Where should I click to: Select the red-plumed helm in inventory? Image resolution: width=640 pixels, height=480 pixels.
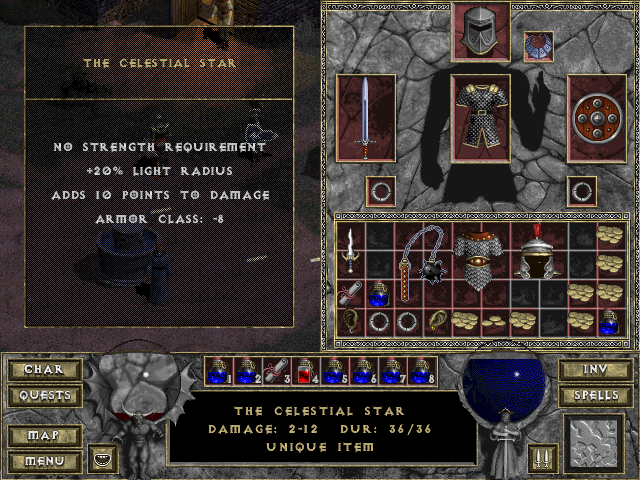[x=538, y=250]
